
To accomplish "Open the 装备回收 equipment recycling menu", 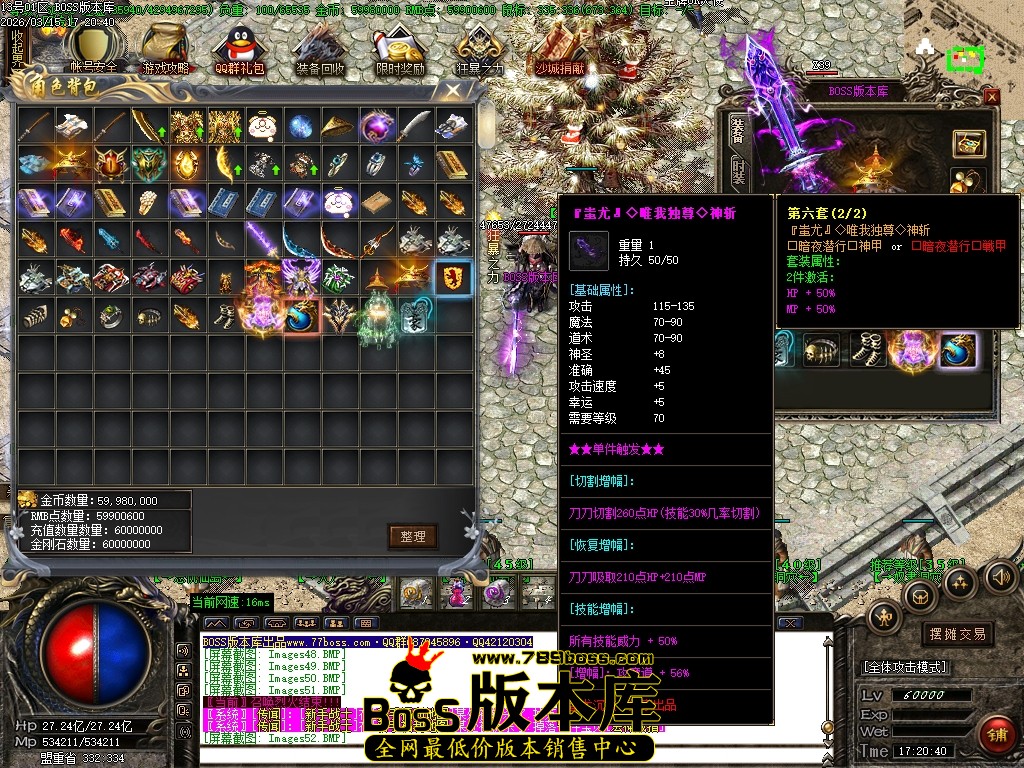I will (x=320, y=50).
